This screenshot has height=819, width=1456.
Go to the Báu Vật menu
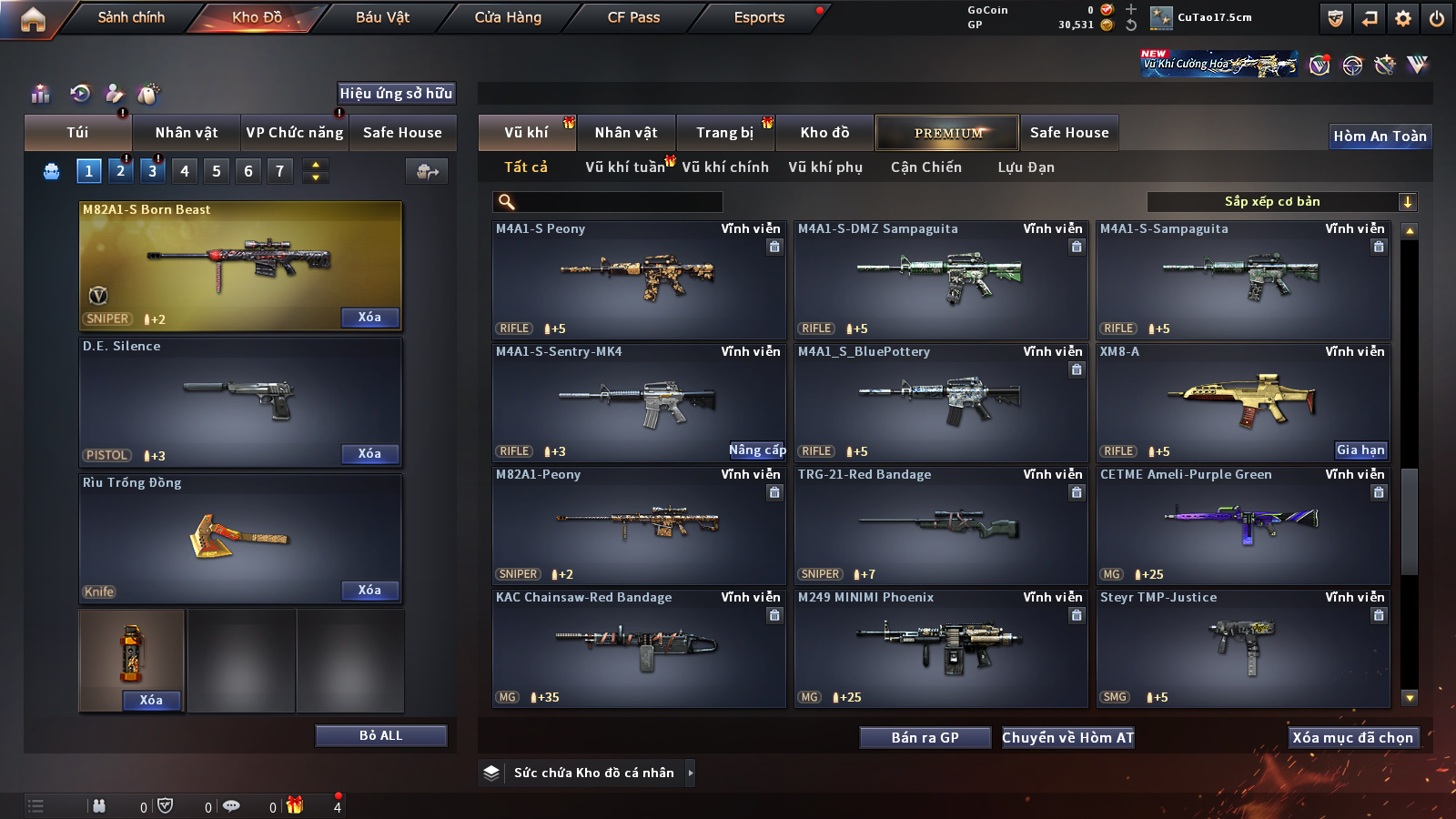[382, 17]
